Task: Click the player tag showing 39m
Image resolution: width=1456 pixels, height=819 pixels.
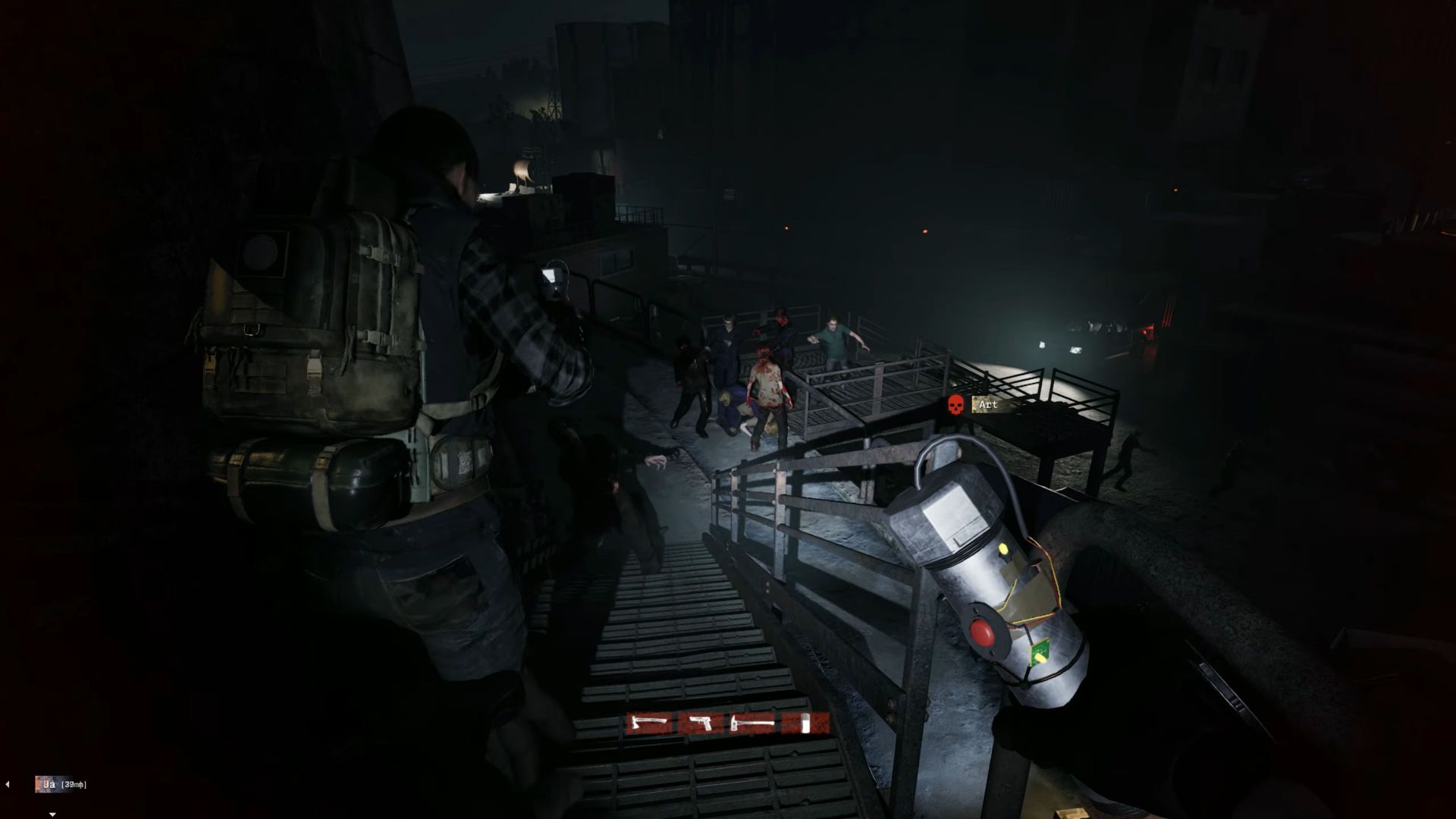Action: [x=61, y=784]
